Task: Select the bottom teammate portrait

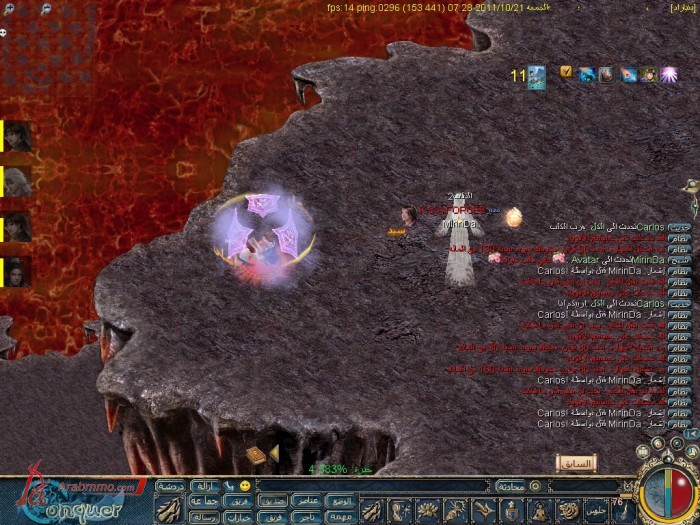Action: [18, 271]
